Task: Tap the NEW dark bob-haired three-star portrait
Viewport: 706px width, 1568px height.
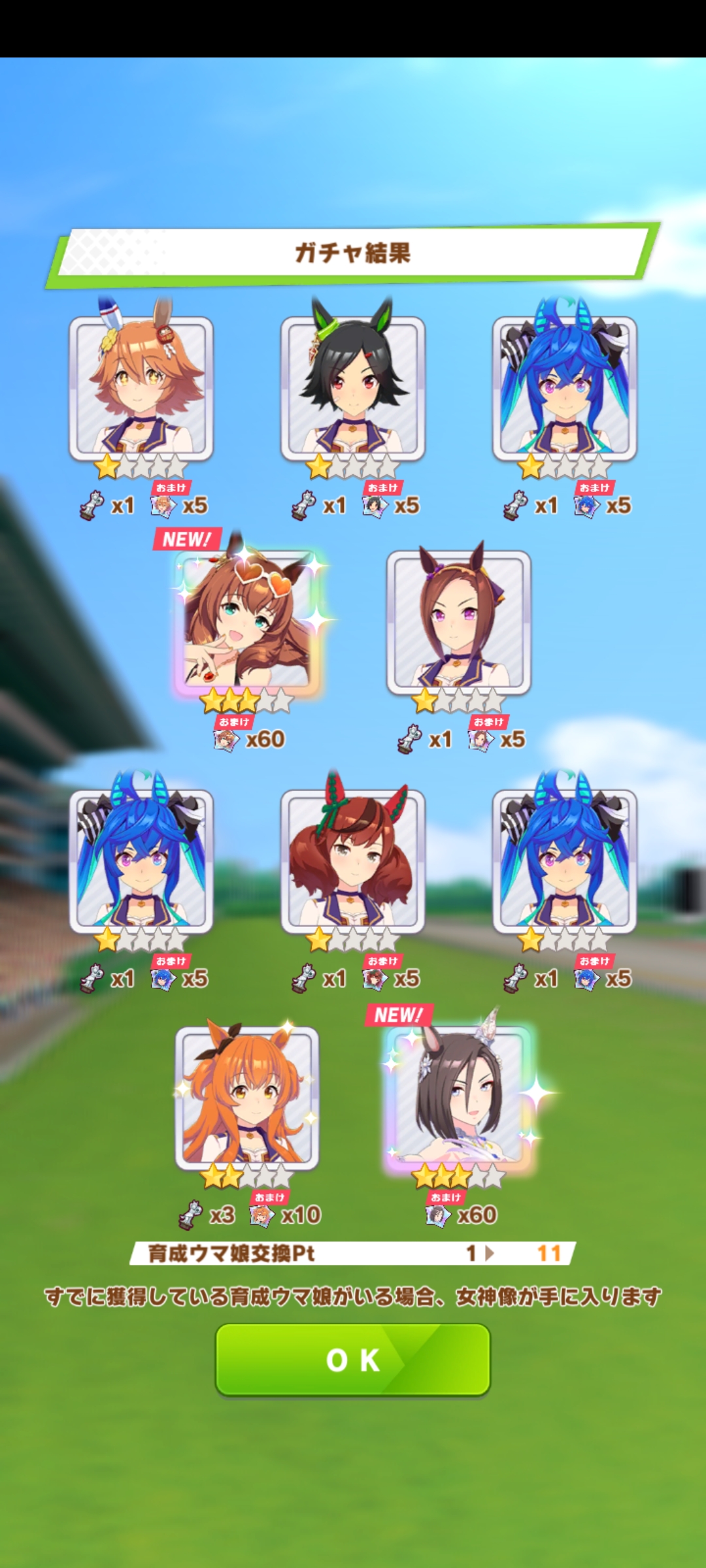Action: 459,1096
